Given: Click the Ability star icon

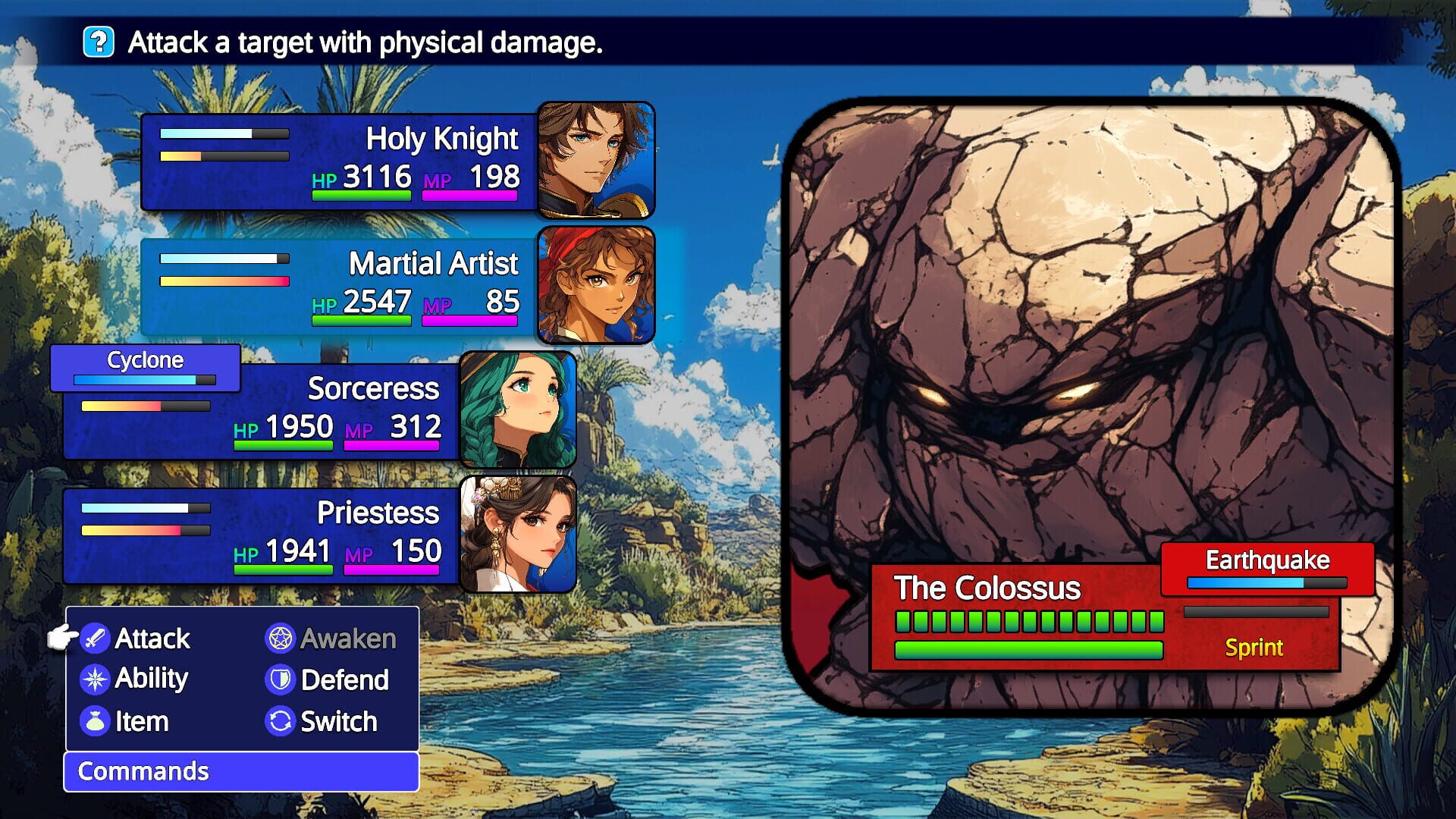Looking at the screenshot, I should click(94, 679).
